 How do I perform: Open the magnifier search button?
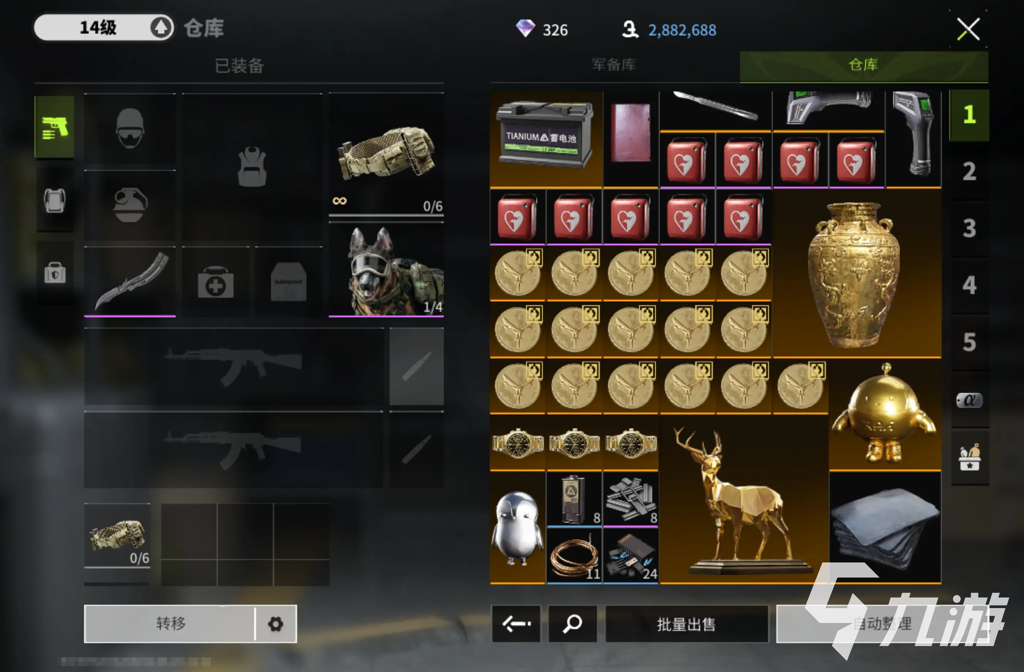point(572,624)
